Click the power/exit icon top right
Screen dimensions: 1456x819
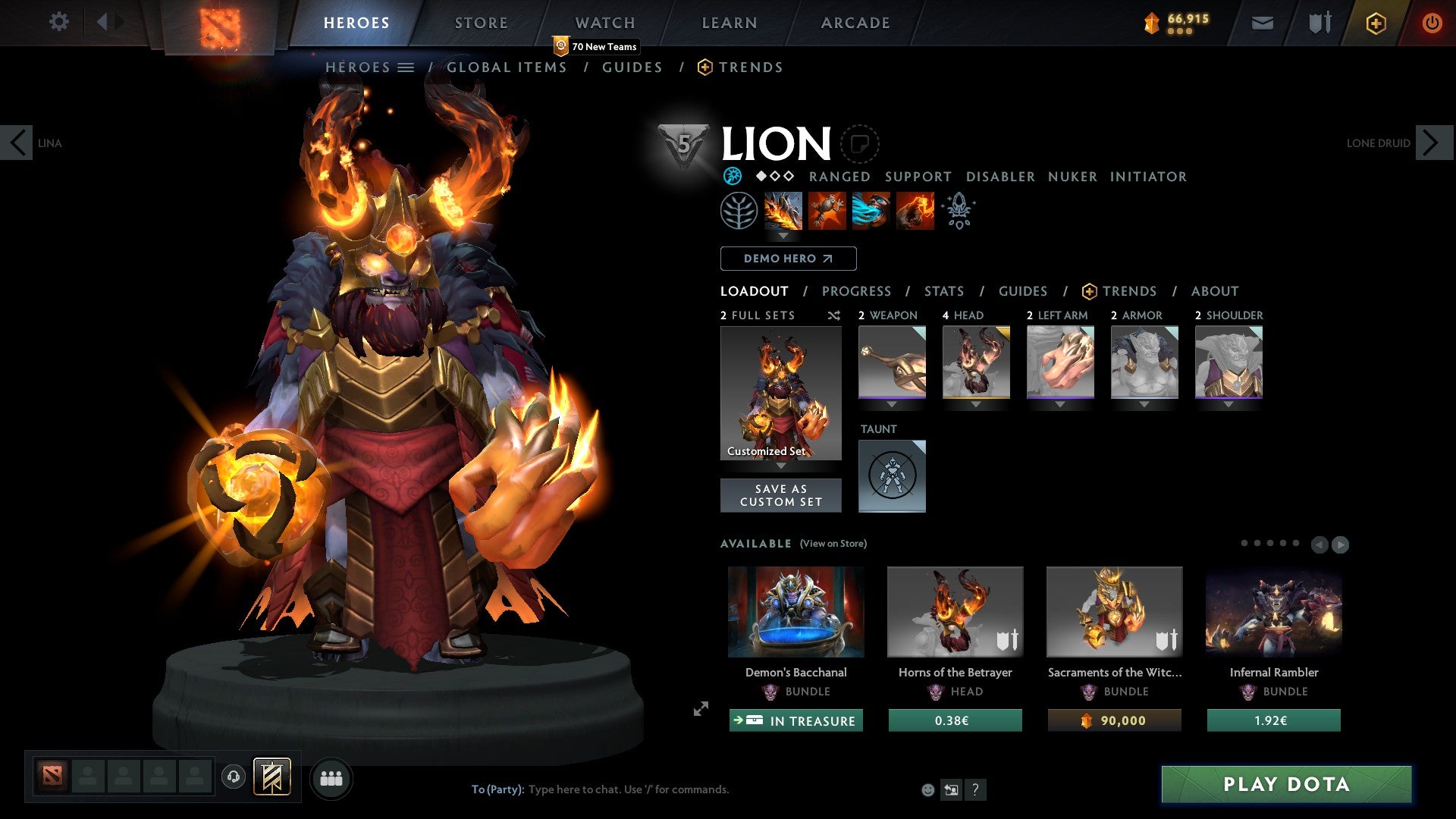pos(1433,23)
